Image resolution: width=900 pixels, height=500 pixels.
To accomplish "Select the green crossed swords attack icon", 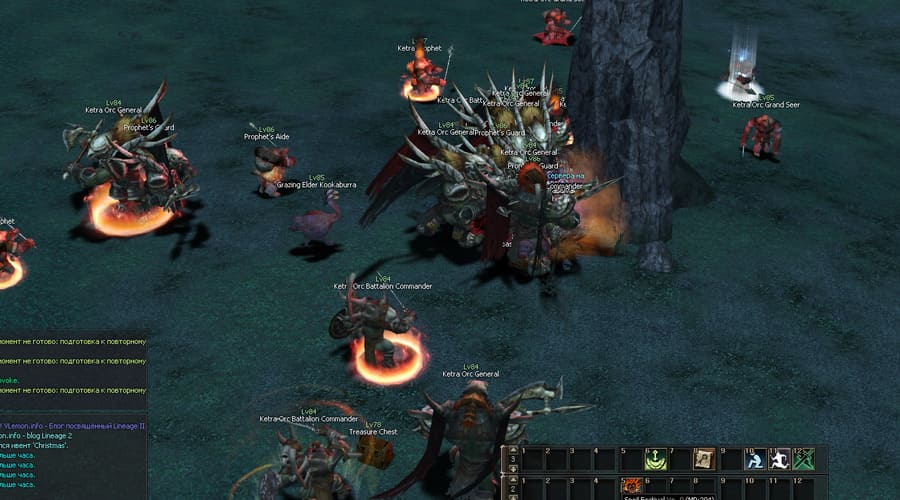I will [x=803, y=459].
